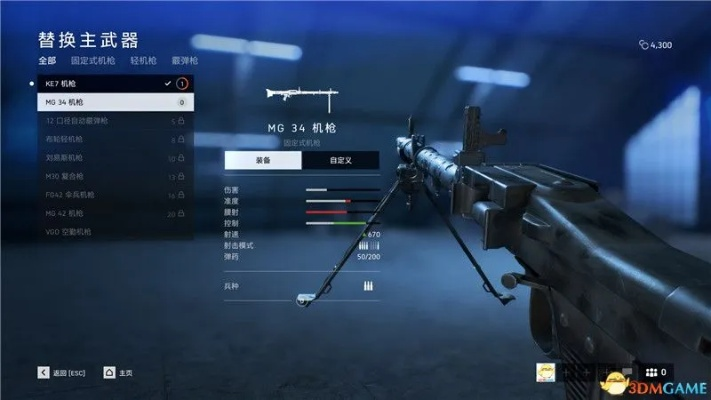Select the locked 12 口径自动霰弹枪 row
This screenshot has height=400, width=711.
point(110,121)
